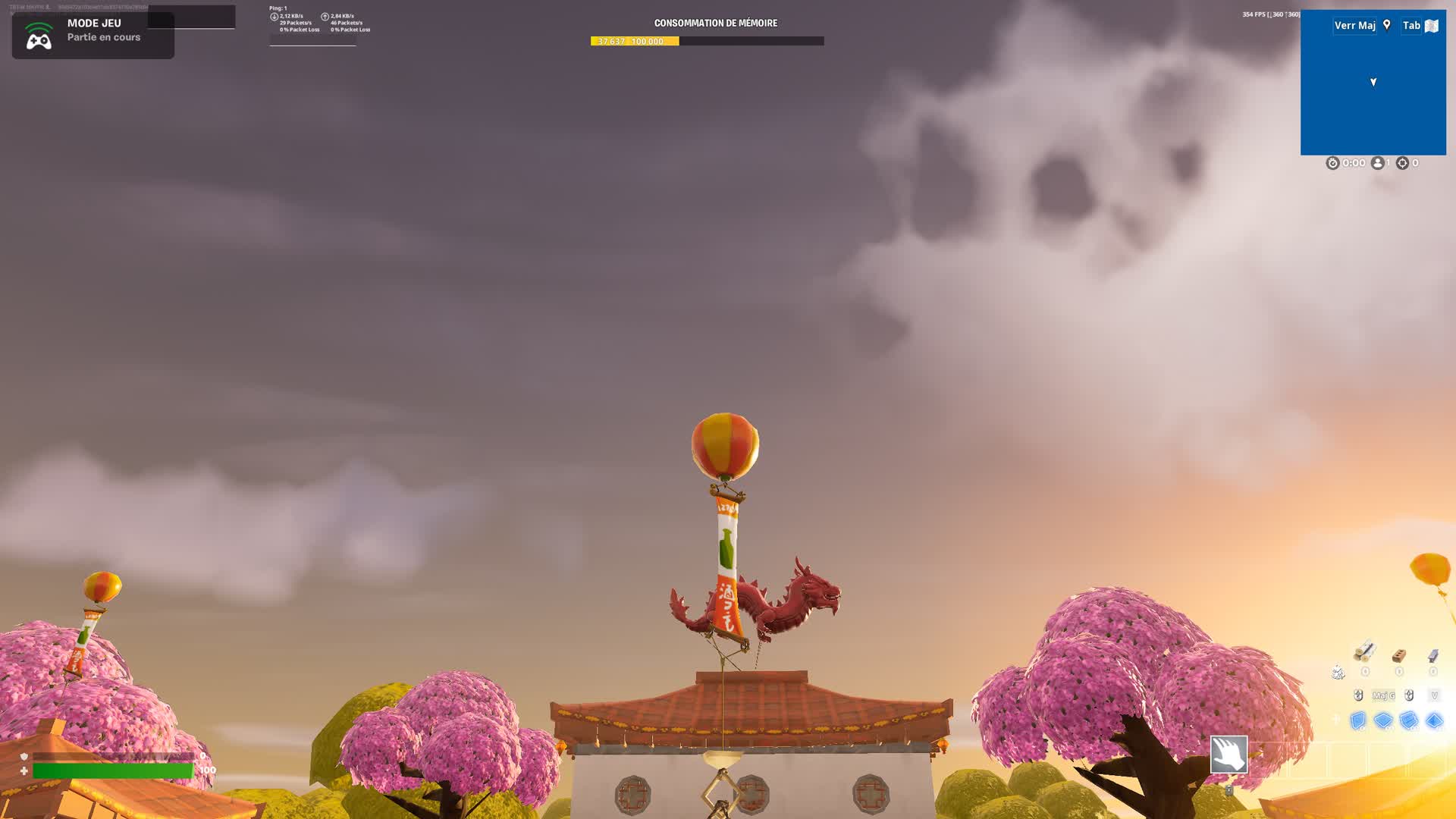Select the wood logs material

(1364, 652)
